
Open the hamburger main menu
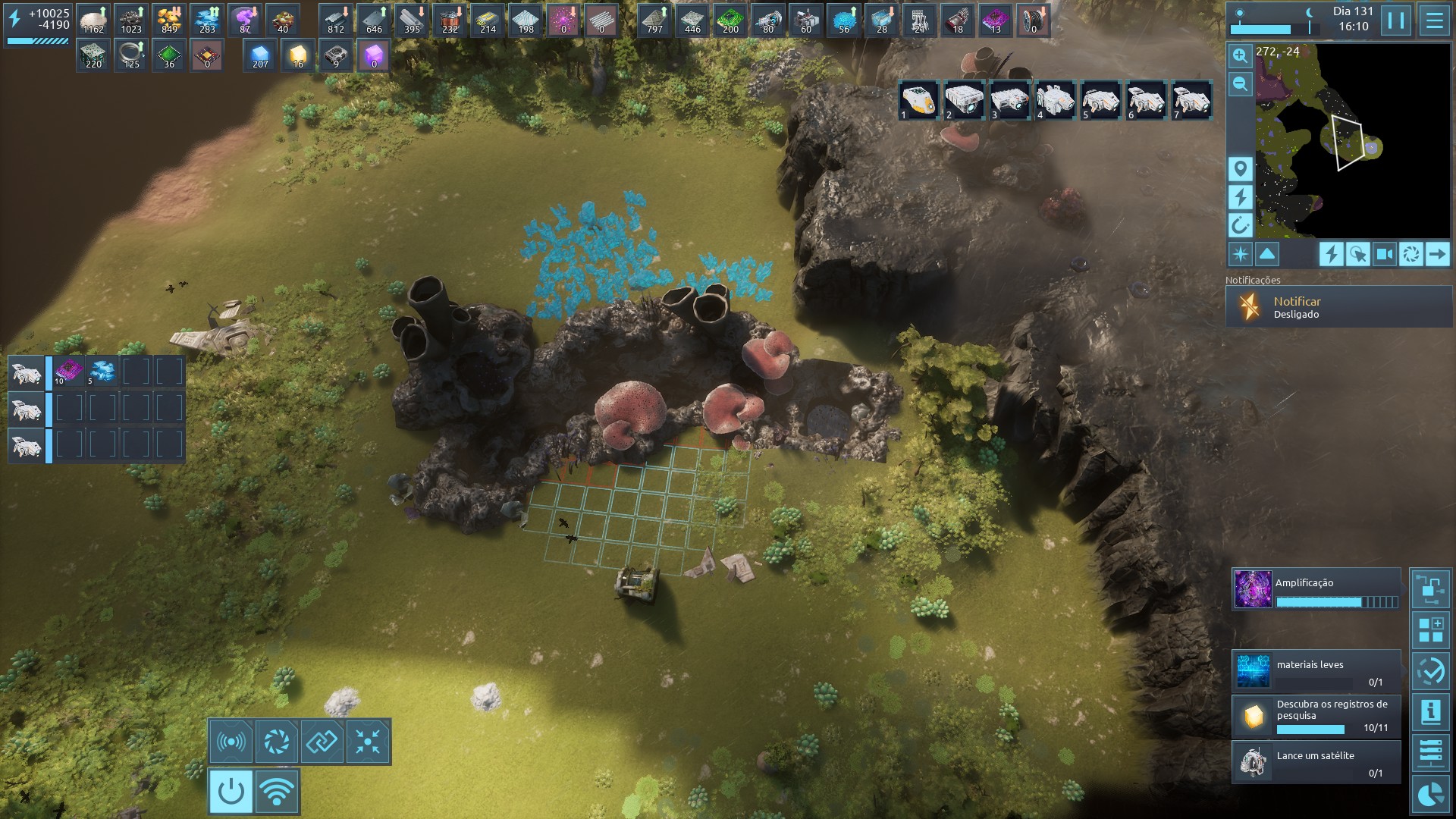point(1434,20)
